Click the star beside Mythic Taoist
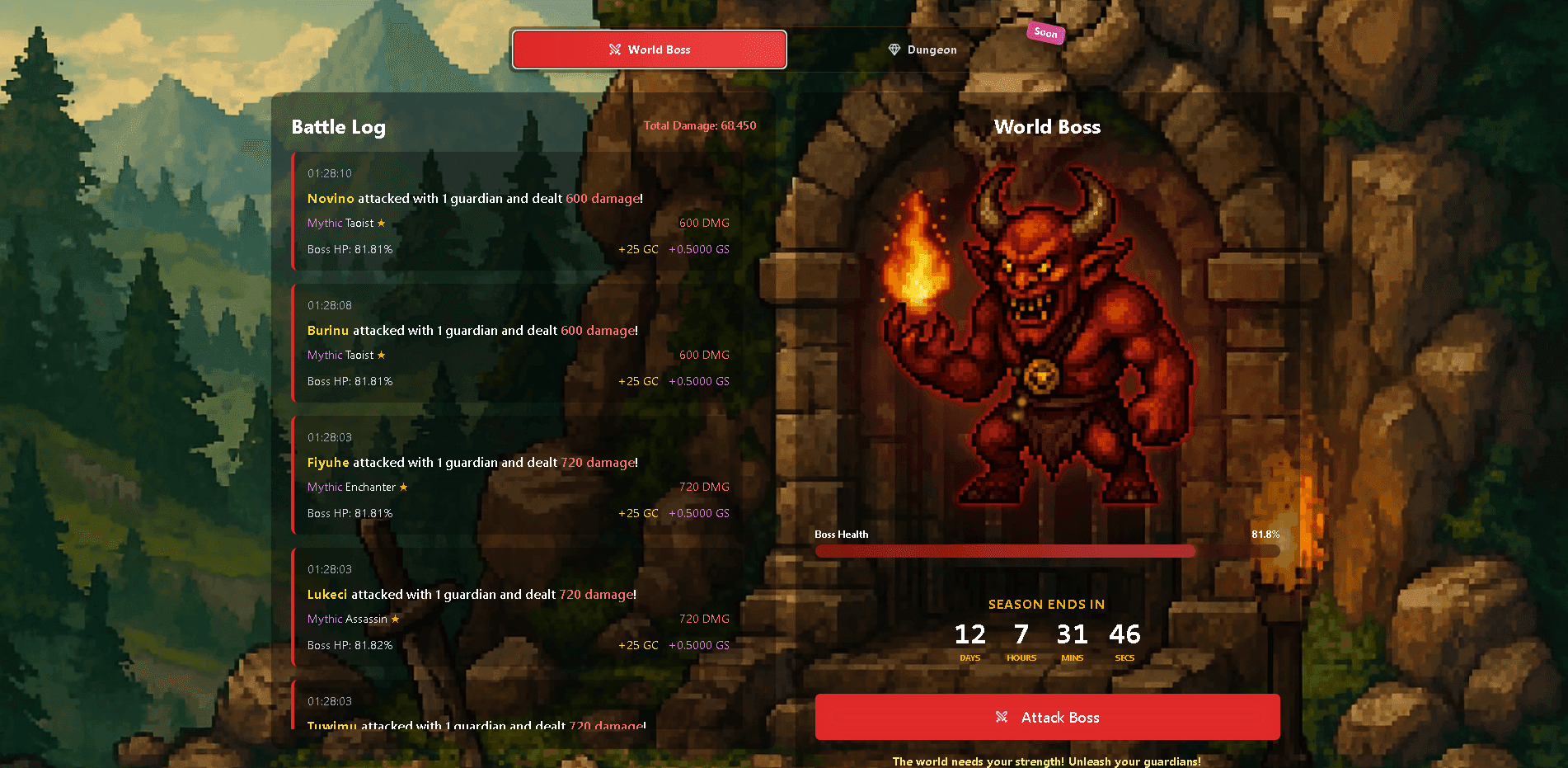The height and width of the screenshot is (768, 1568). pyautogui.click(x=381, y=223)
